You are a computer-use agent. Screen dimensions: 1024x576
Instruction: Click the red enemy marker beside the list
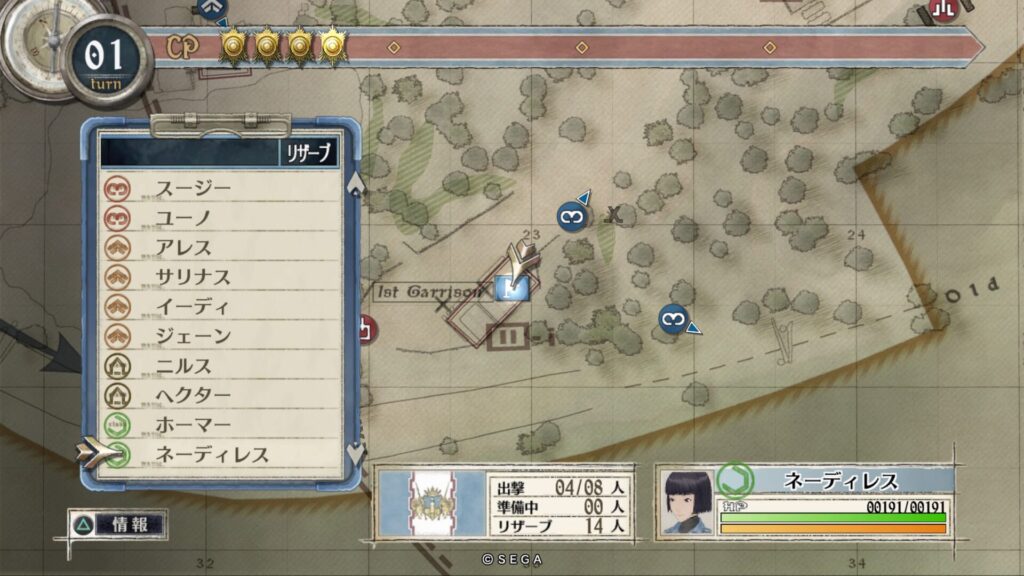pyautogui.click(x=365, y=328)
